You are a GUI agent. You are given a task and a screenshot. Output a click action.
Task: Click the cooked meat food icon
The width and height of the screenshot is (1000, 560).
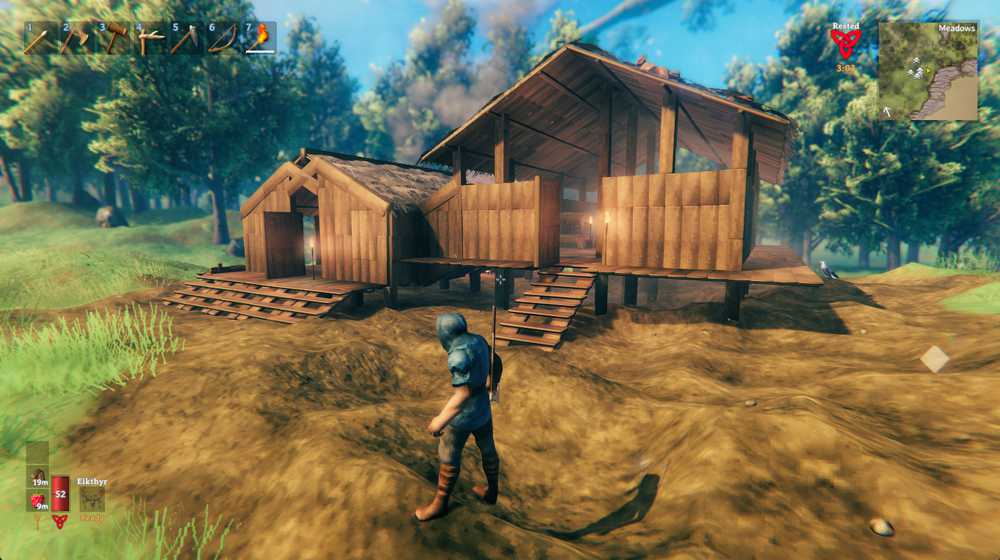point(37,477)
